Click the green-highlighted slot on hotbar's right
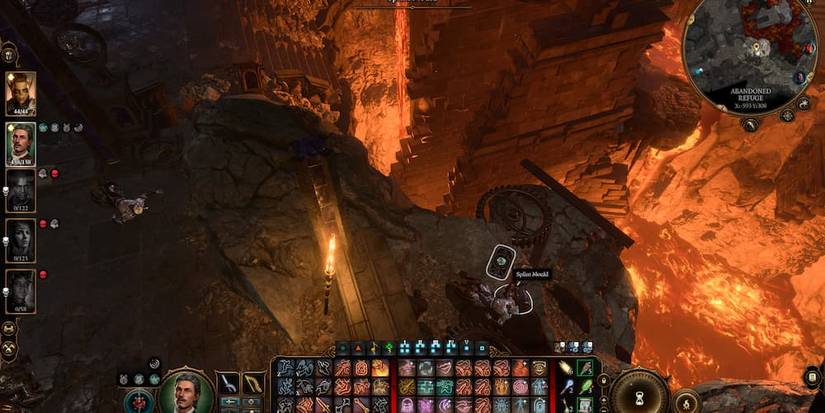This screenshot has width=825, height=413. click(585, 368)
